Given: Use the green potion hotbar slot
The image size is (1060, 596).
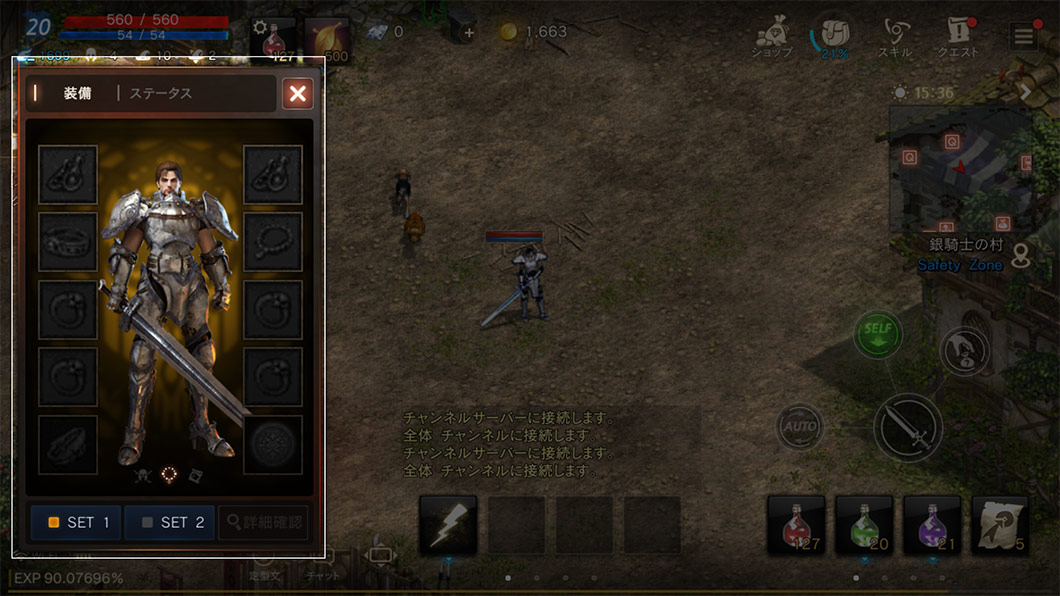Looking at the screenshot, I should point(864,525).
